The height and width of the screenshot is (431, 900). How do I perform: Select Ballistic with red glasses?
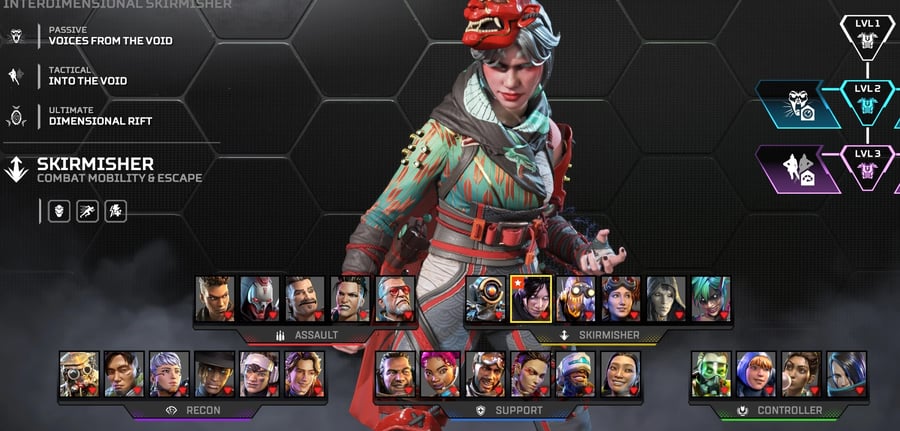point(395,298)
